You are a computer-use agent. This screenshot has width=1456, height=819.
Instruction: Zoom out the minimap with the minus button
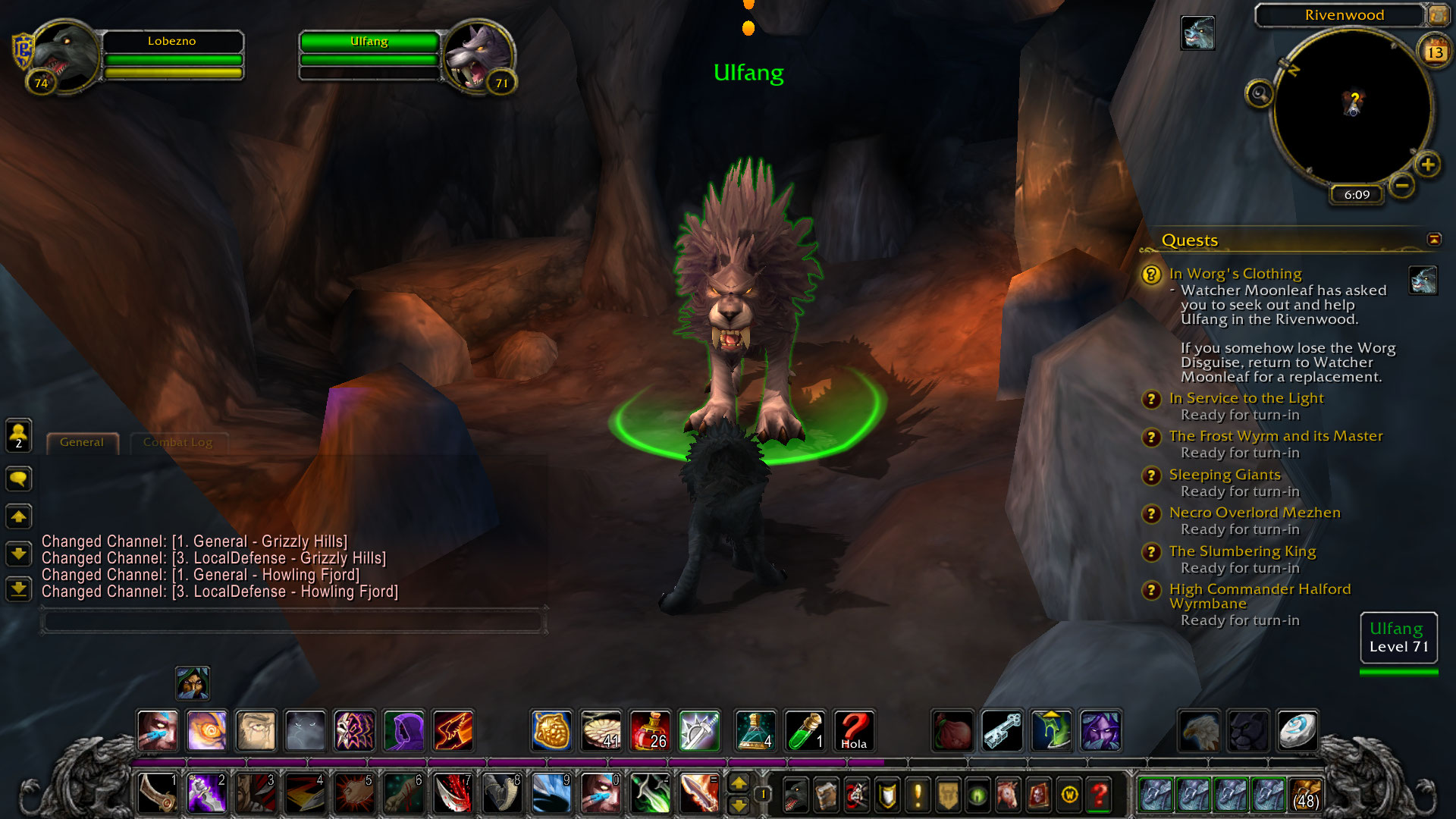1402,185
